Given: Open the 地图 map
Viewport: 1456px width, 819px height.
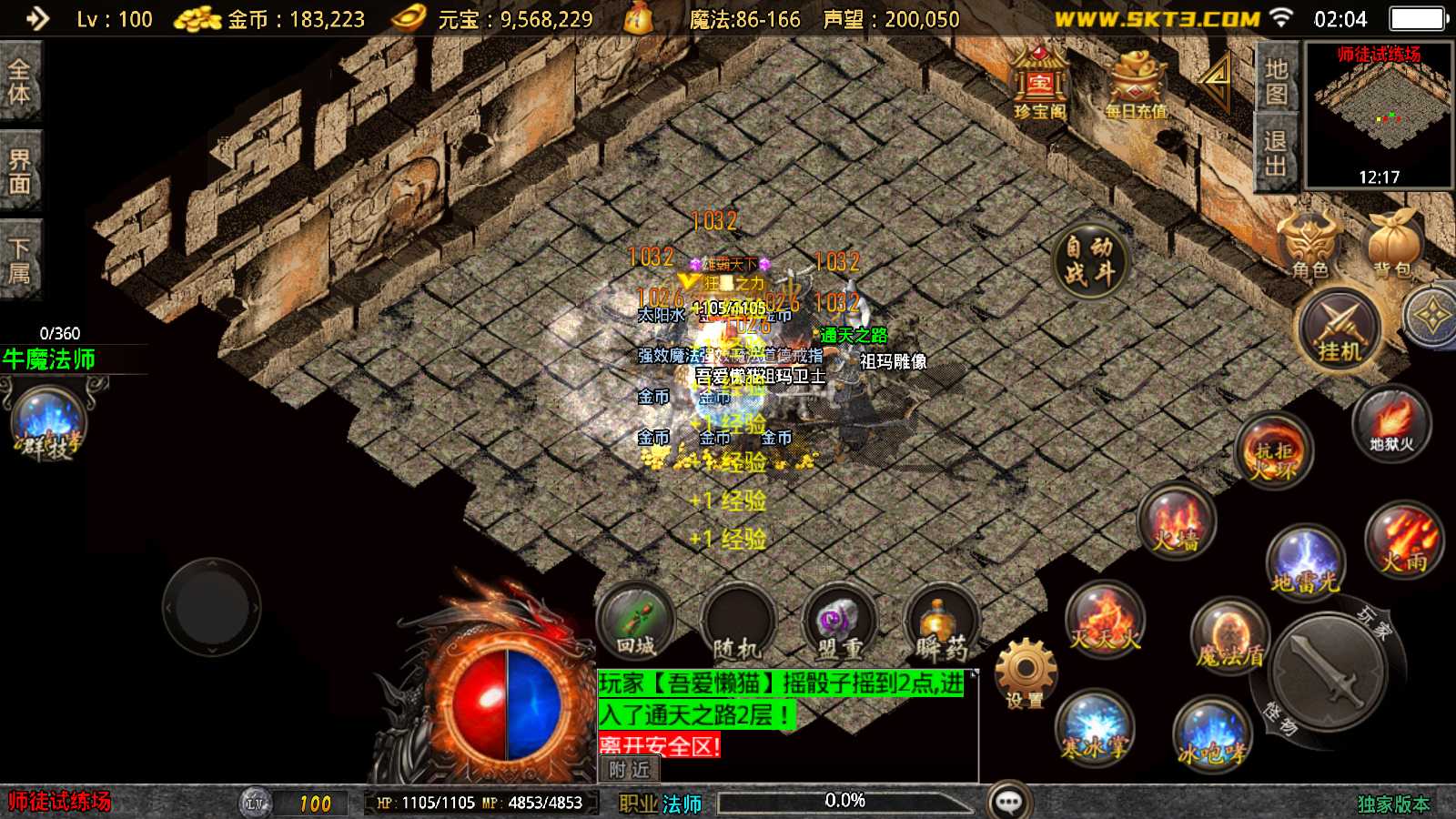Looking at the screenshot, I should pyautogui.click(x=1276, y=81).
